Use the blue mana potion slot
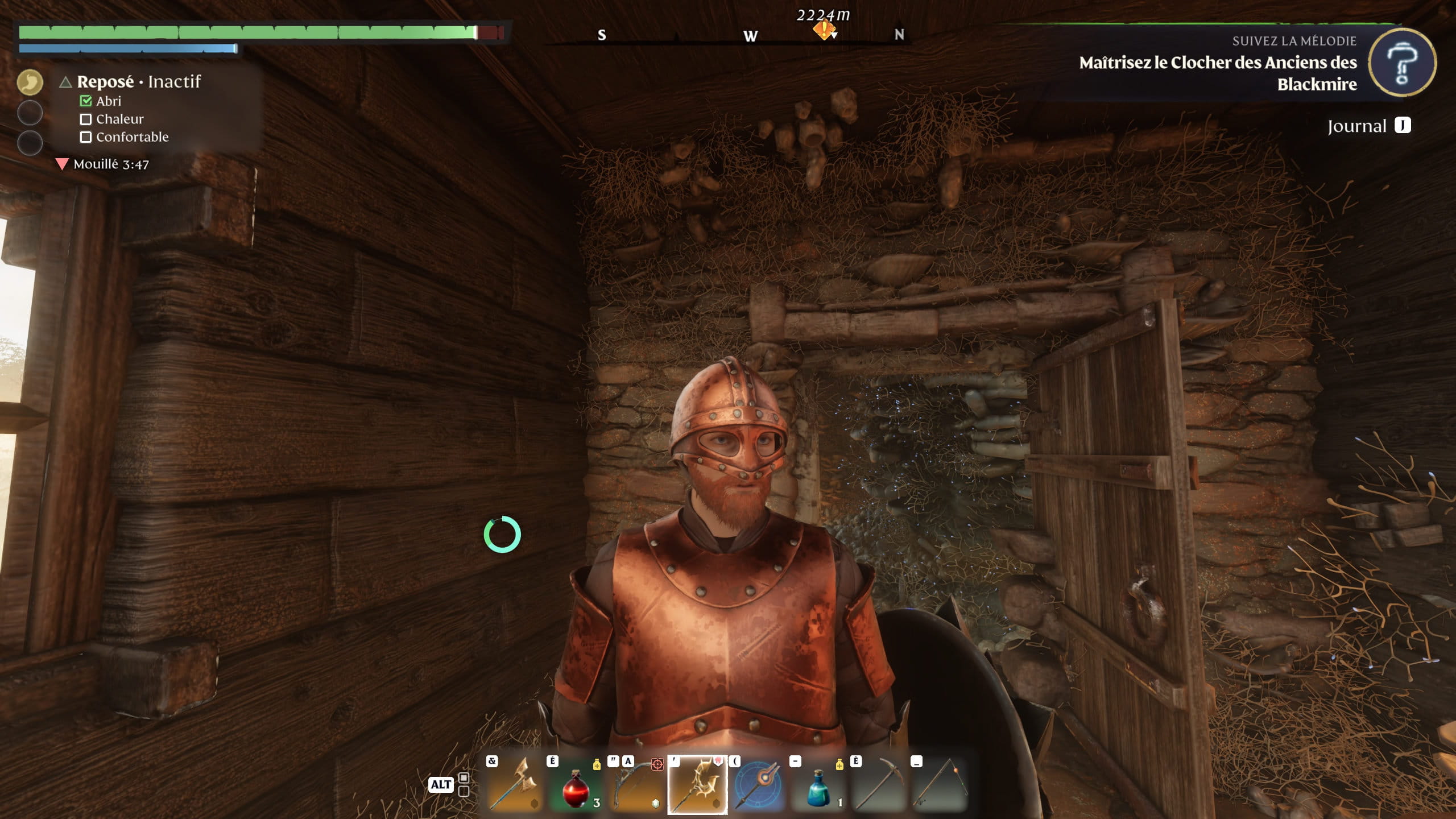Viewport: 1456px width, 819px height. [x=819, y=785]
